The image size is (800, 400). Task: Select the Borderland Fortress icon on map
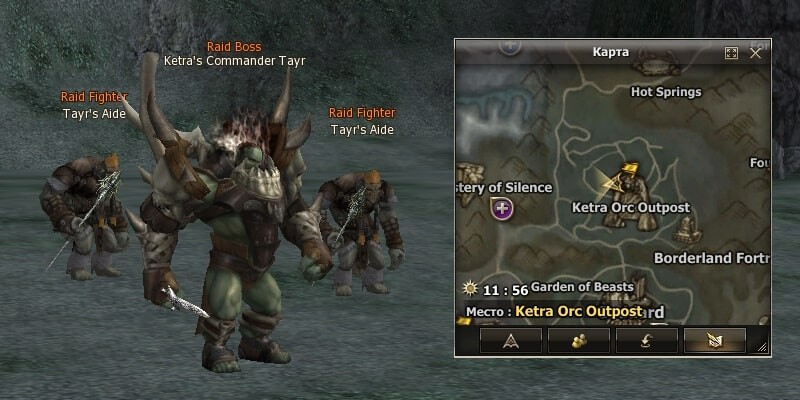coord(686,231)
